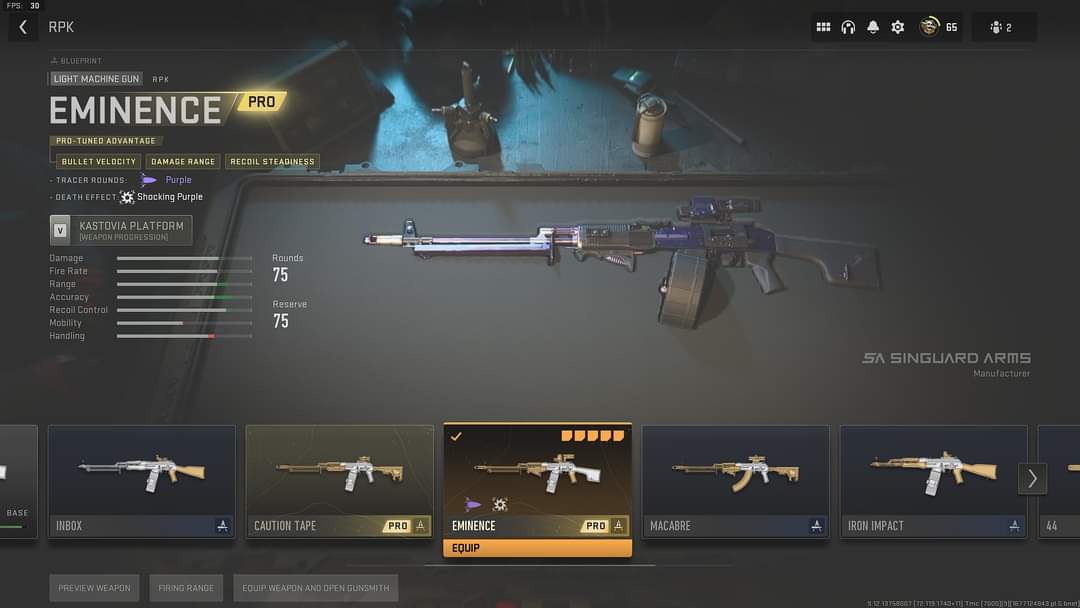Open the headset voice chat icon

pyautogui.click(x=848, y=27)
